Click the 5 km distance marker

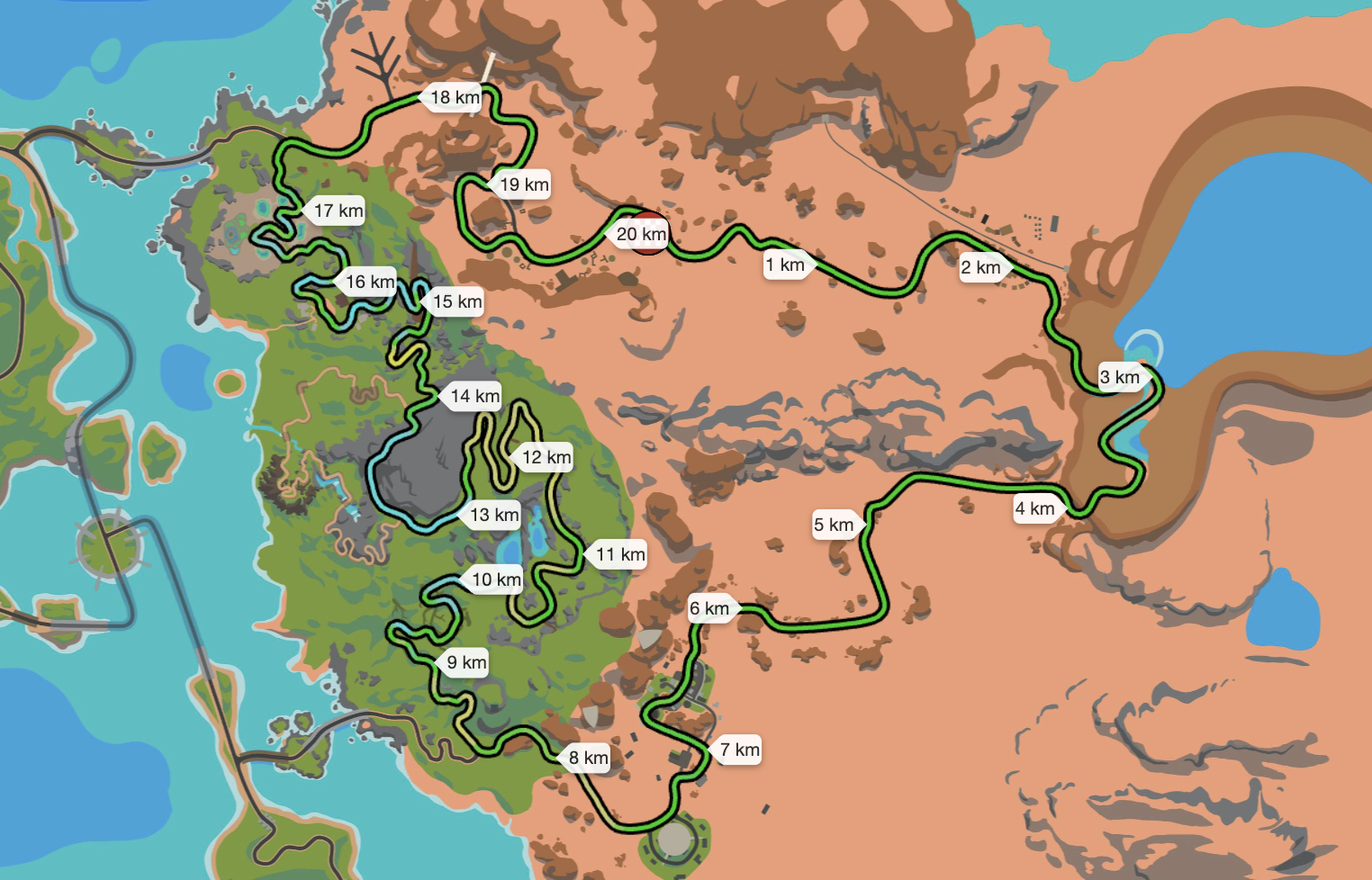click(835, 525)
